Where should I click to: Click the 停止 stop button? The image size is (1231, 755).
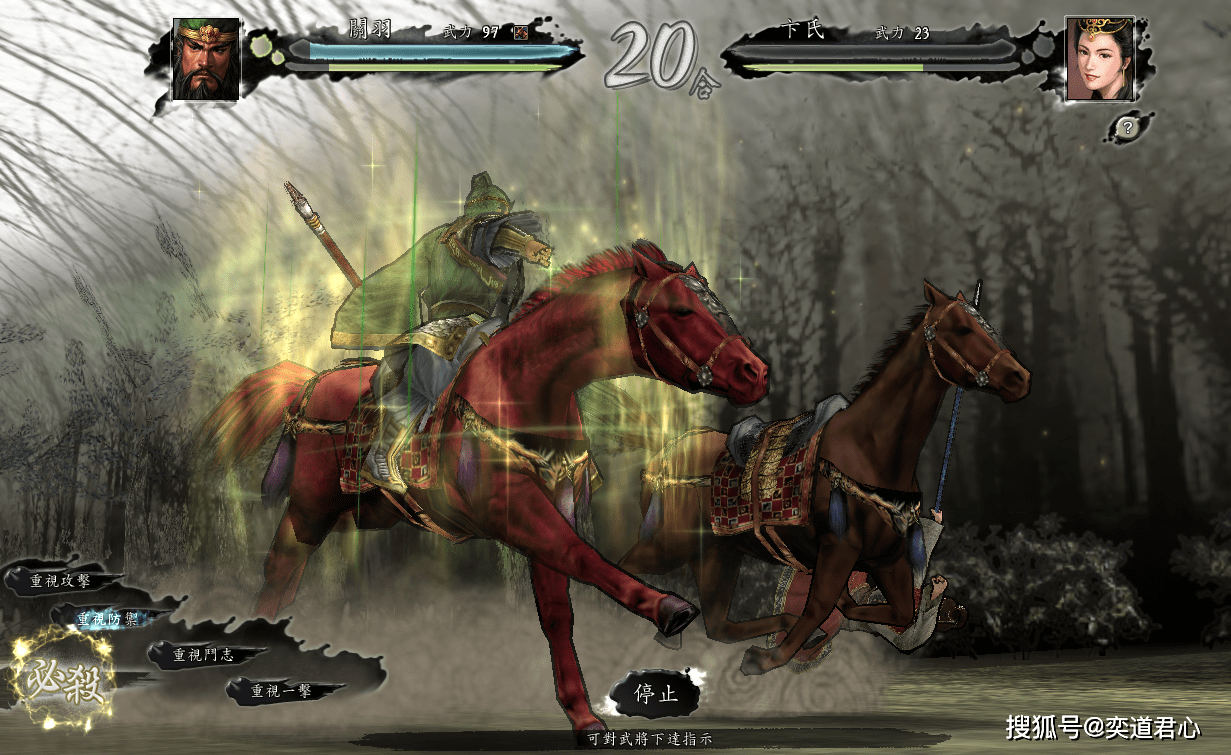coord(656,693)
